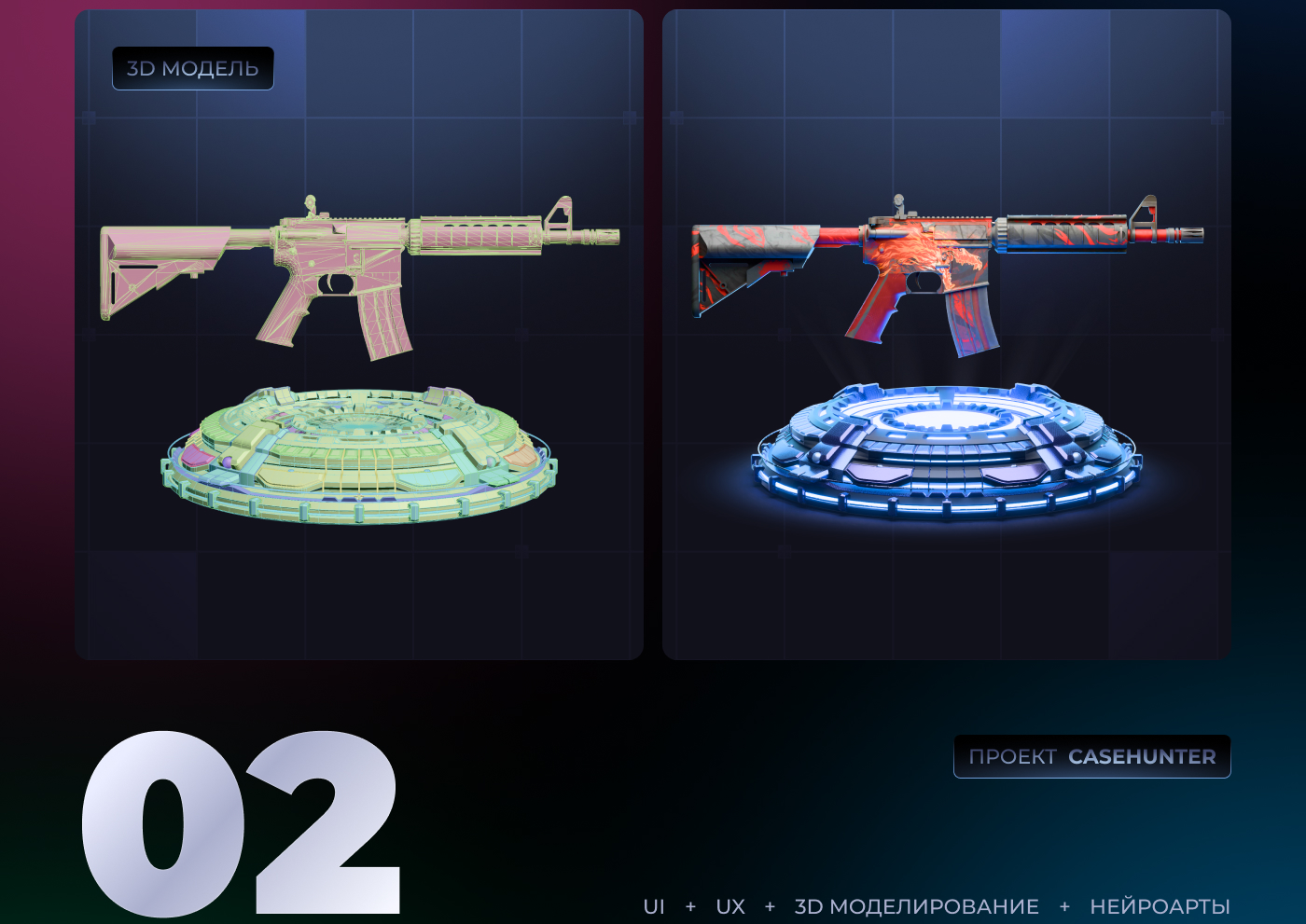Open the "ПРОЕКТ CASEHUNTER" badge
This screenshot has width=1306, height=924.
(1091, 756)
